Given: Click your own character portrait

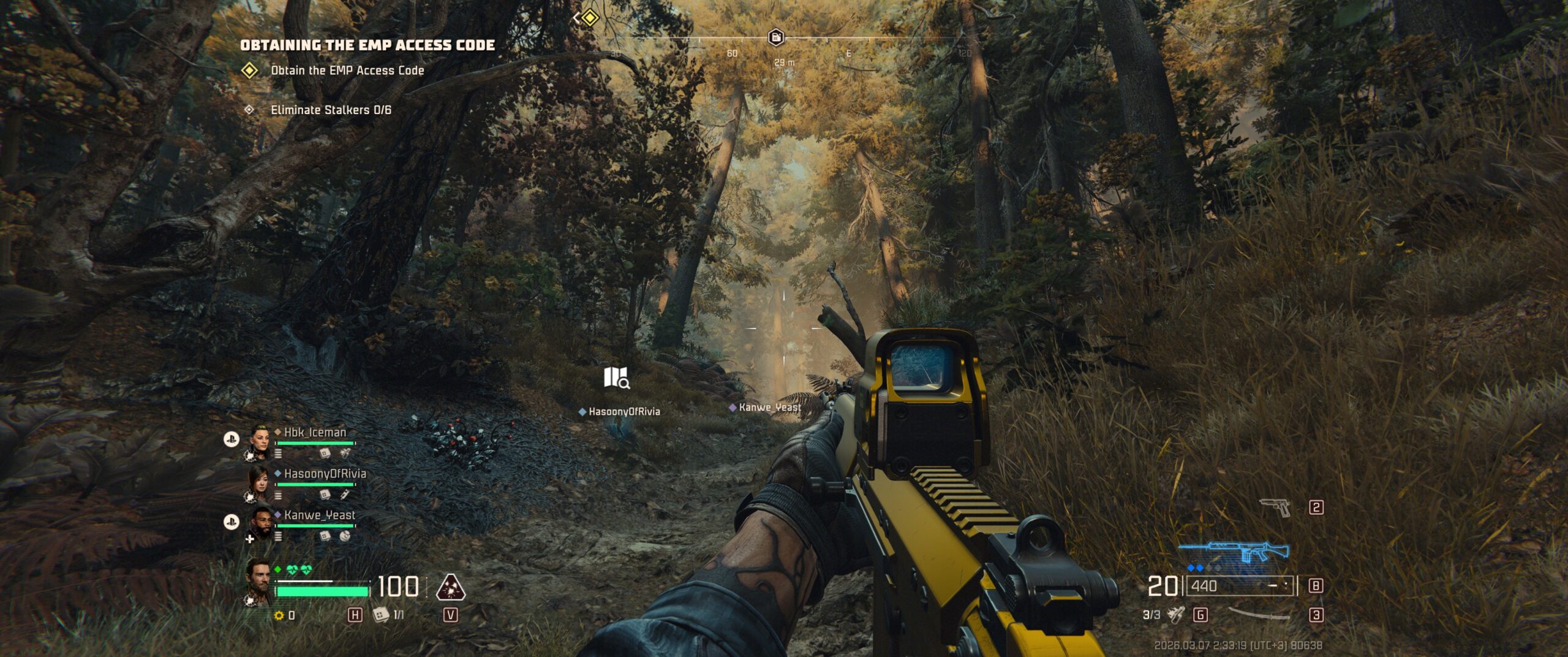Looking at the screenshot, I should point(258,582).
